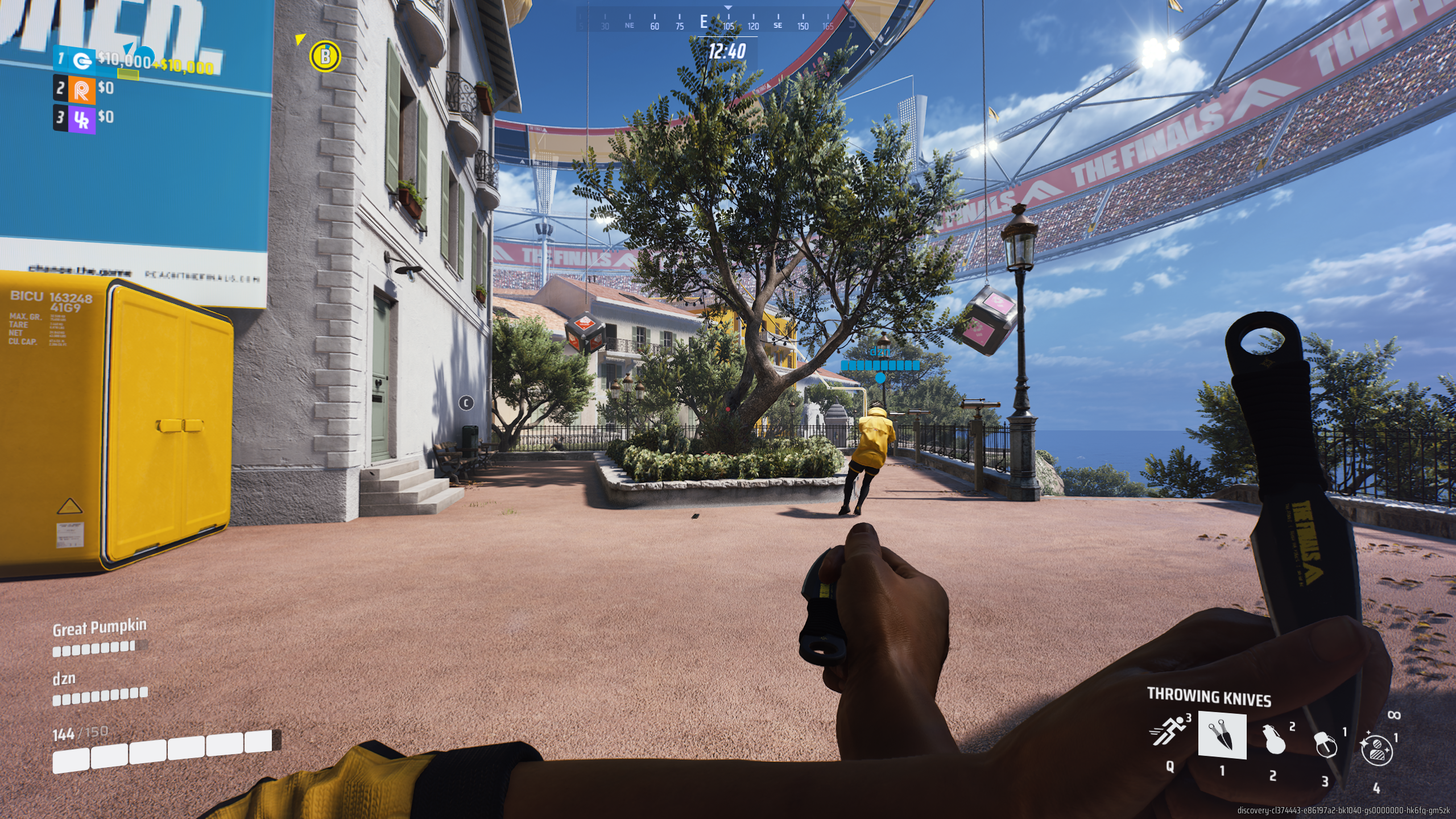1456x819 pixels.
Task: Click teammate dzn's name in squad list
Action: [64, 679]
